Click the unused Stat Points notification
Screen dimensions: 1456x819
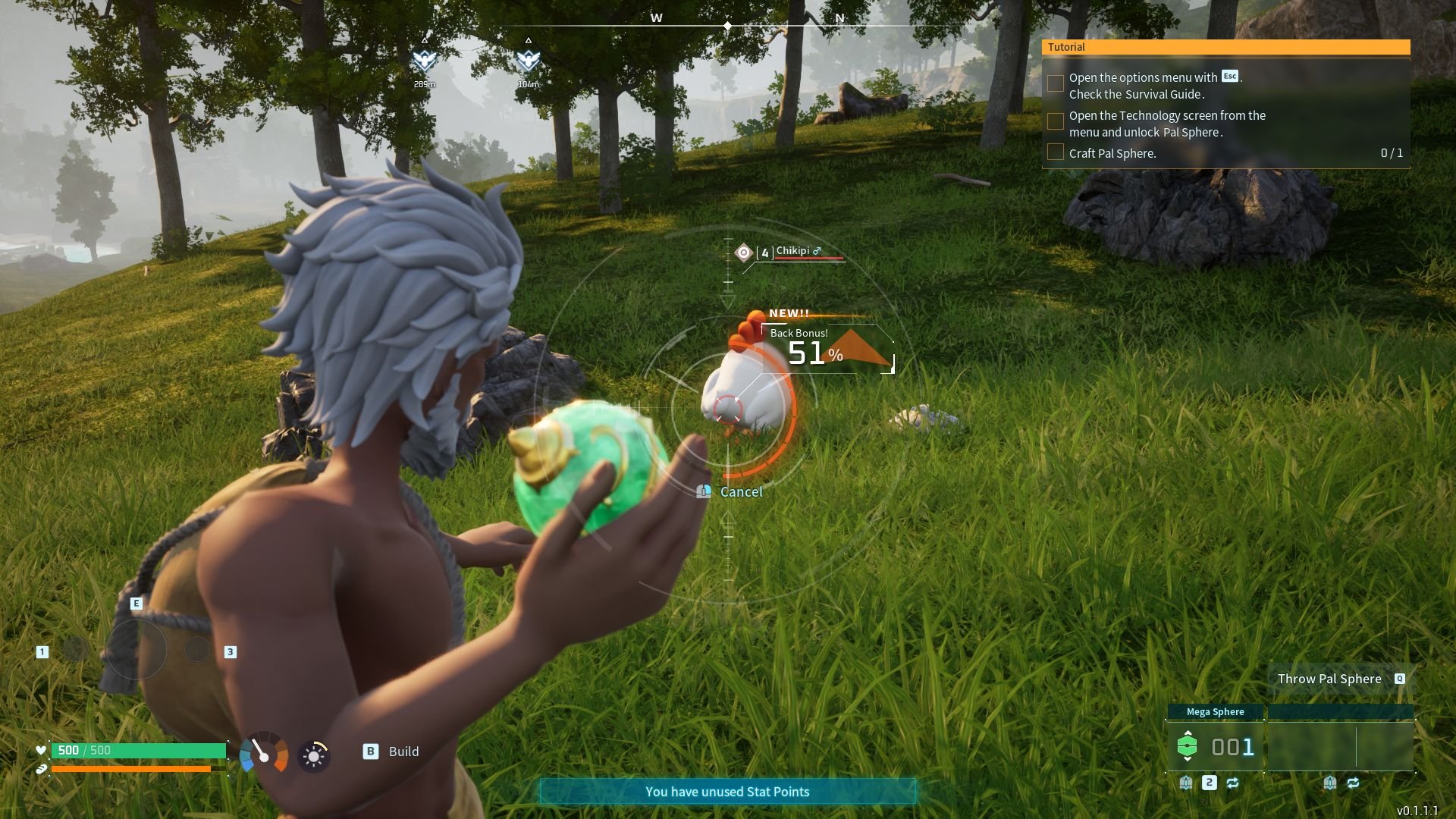tap(727, 792)
